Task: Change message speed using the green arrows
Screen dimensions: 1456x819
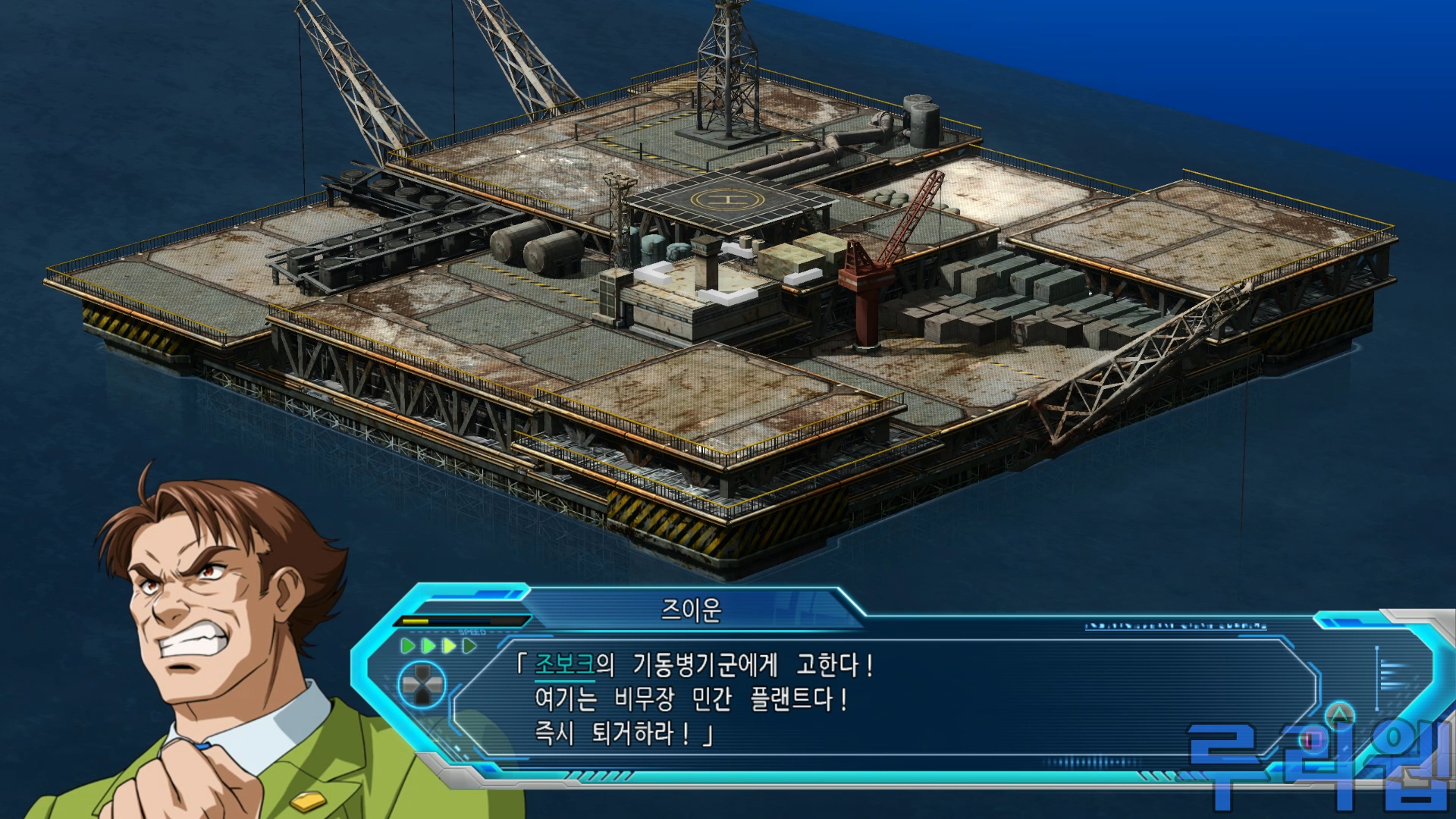Action: point(438,646)
